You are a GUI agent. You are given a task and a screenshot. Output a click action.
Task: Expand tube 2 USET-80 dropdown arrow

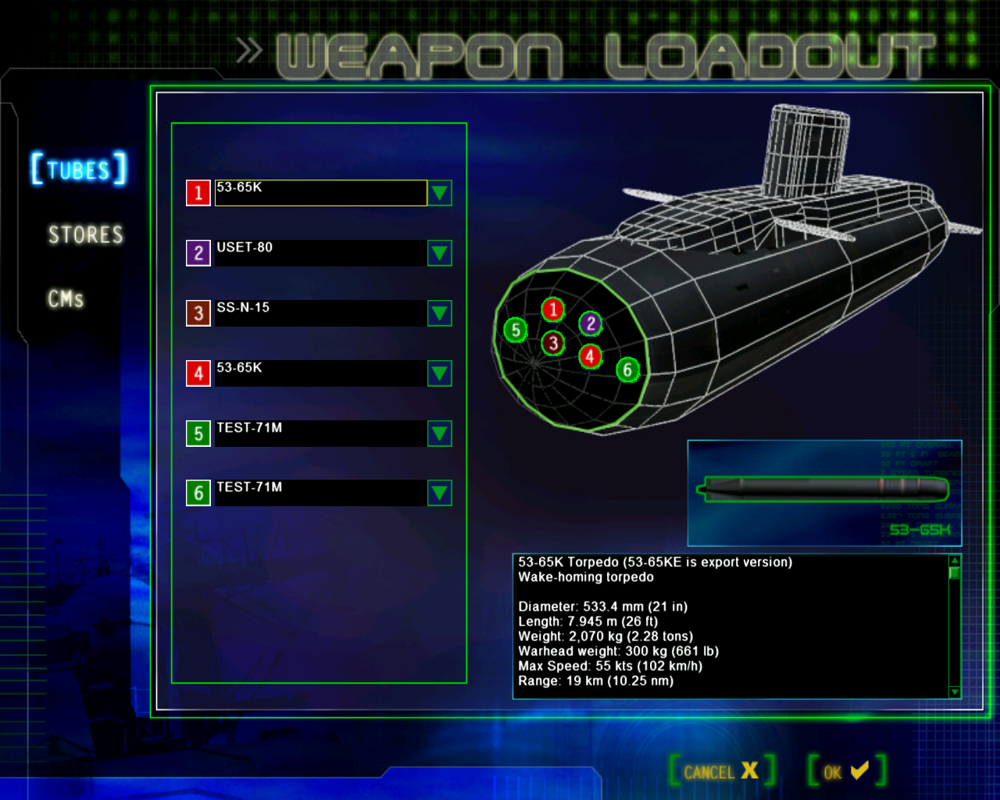click(440, 253)
